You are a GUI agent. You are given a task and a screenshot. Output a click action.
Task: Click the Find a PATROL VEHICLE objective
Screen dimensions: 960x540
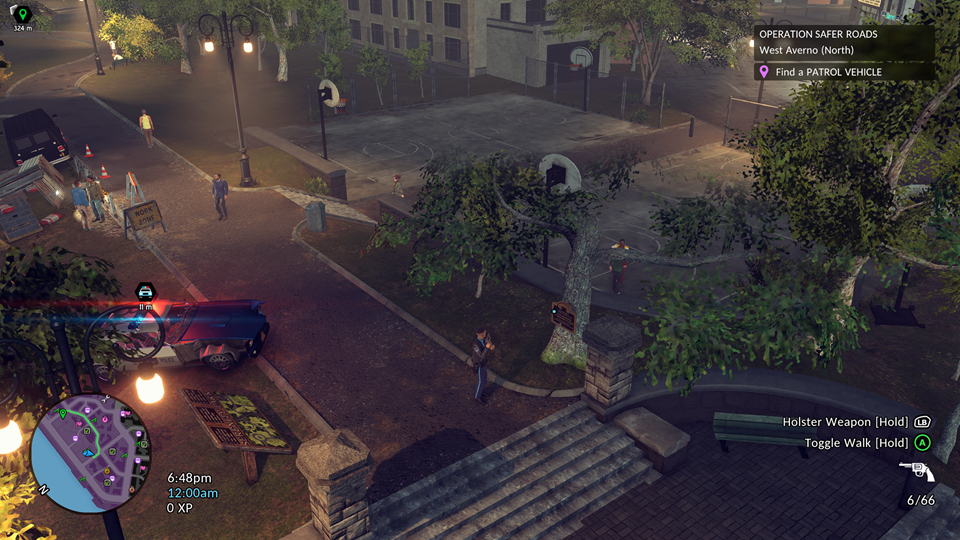pos(828,72)
